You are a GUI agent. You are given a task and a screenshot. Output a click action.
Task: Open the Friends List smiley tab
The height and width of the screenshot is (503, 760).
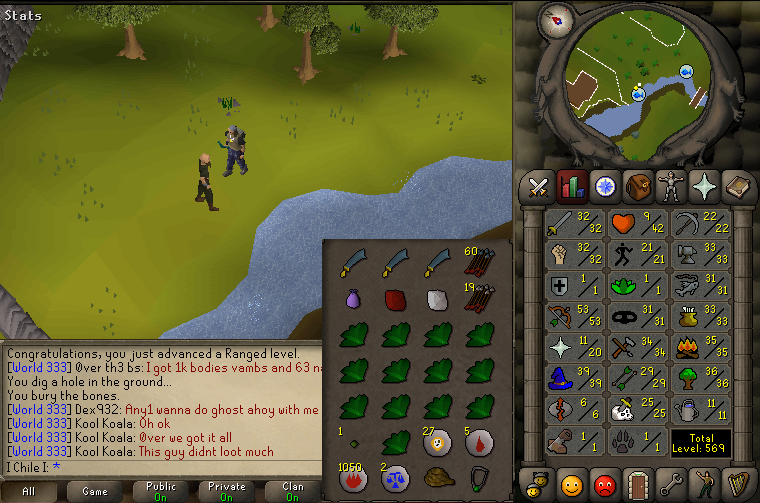(x=572, y=483)
